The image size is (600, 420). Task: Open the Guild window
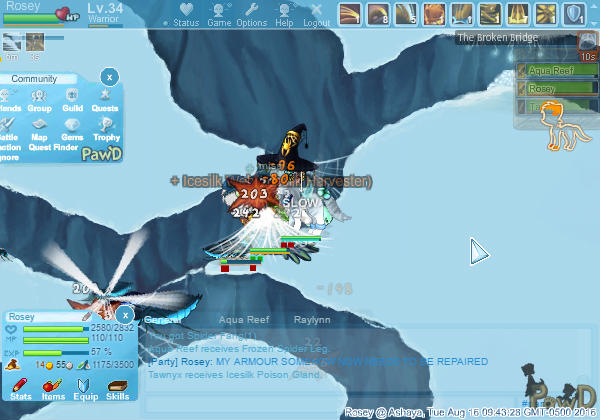click(x=72, y=102)
